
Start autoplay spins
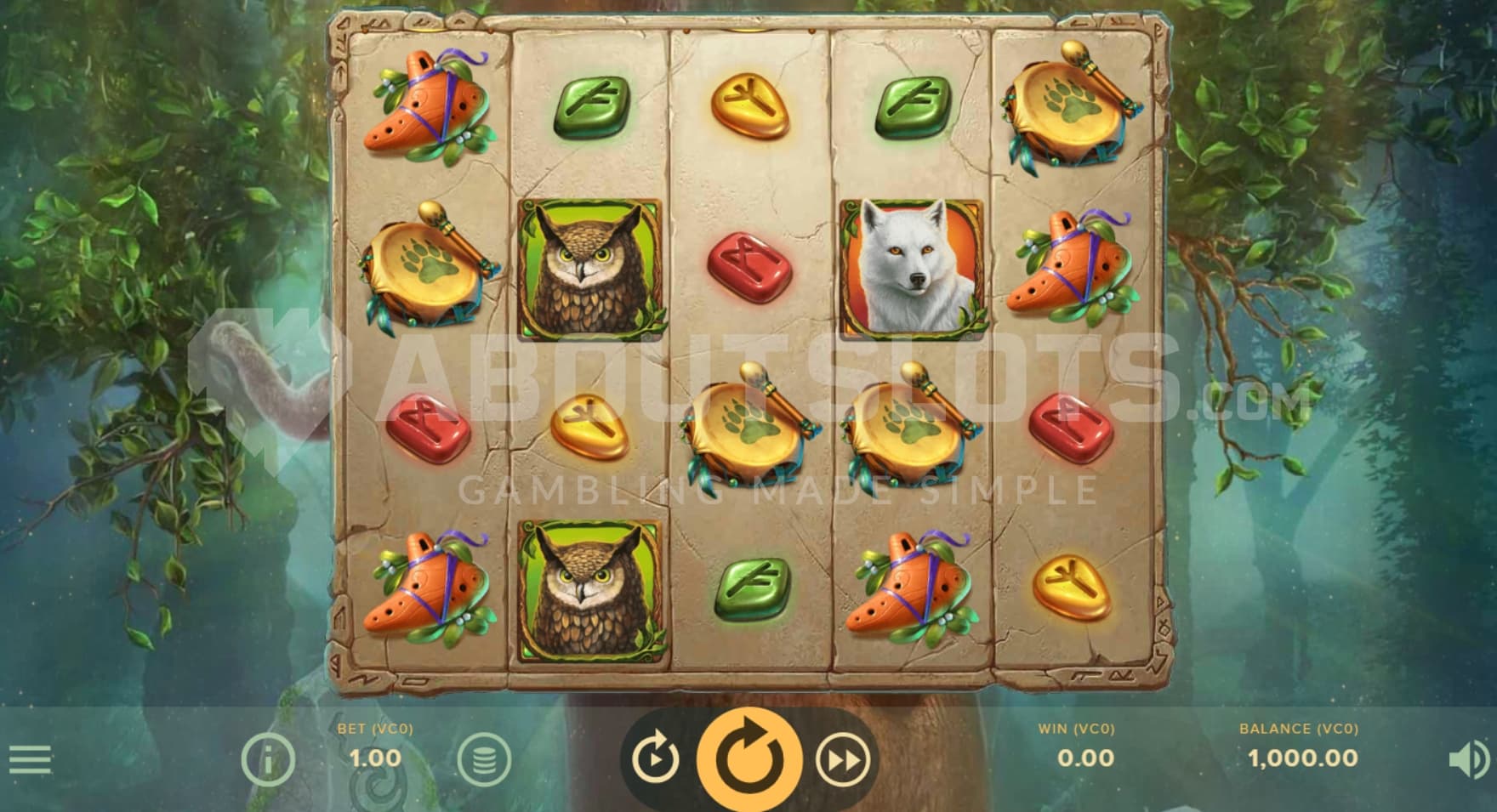pos(655,759)
